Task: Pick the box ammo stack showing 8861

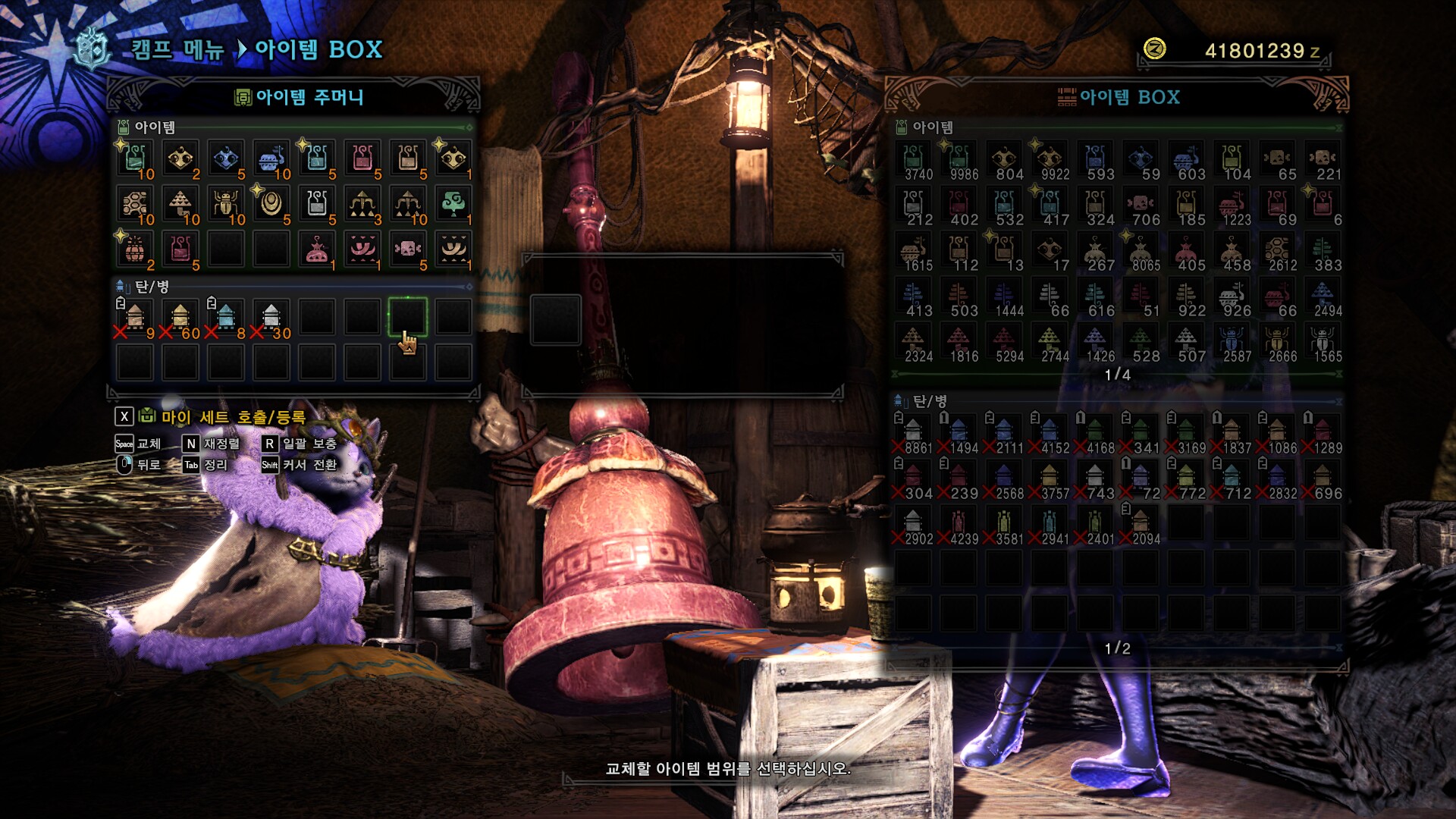Action: [913, 435]
